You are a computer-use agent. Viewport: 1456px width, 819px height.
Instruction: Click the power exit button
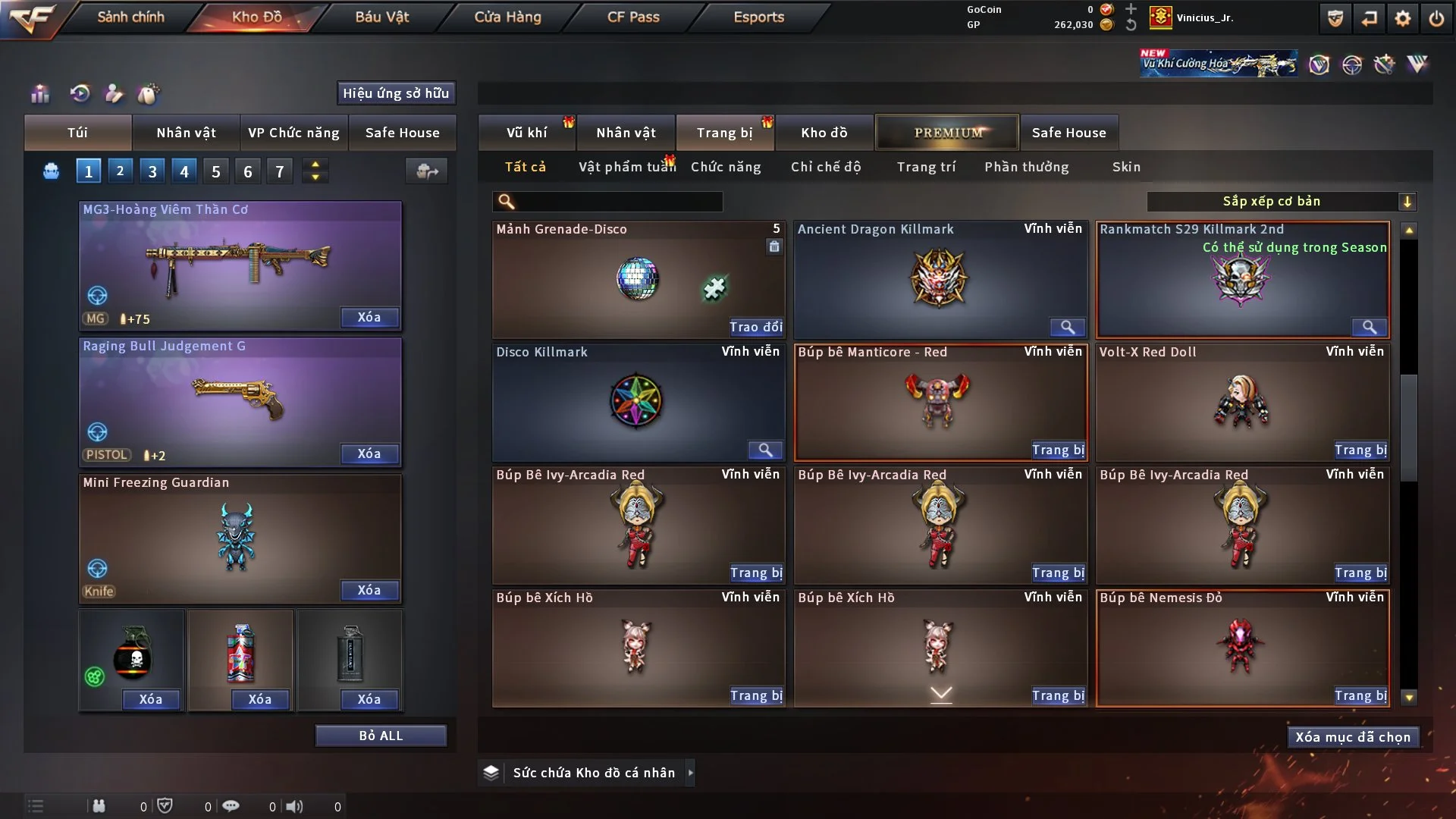1436,18
